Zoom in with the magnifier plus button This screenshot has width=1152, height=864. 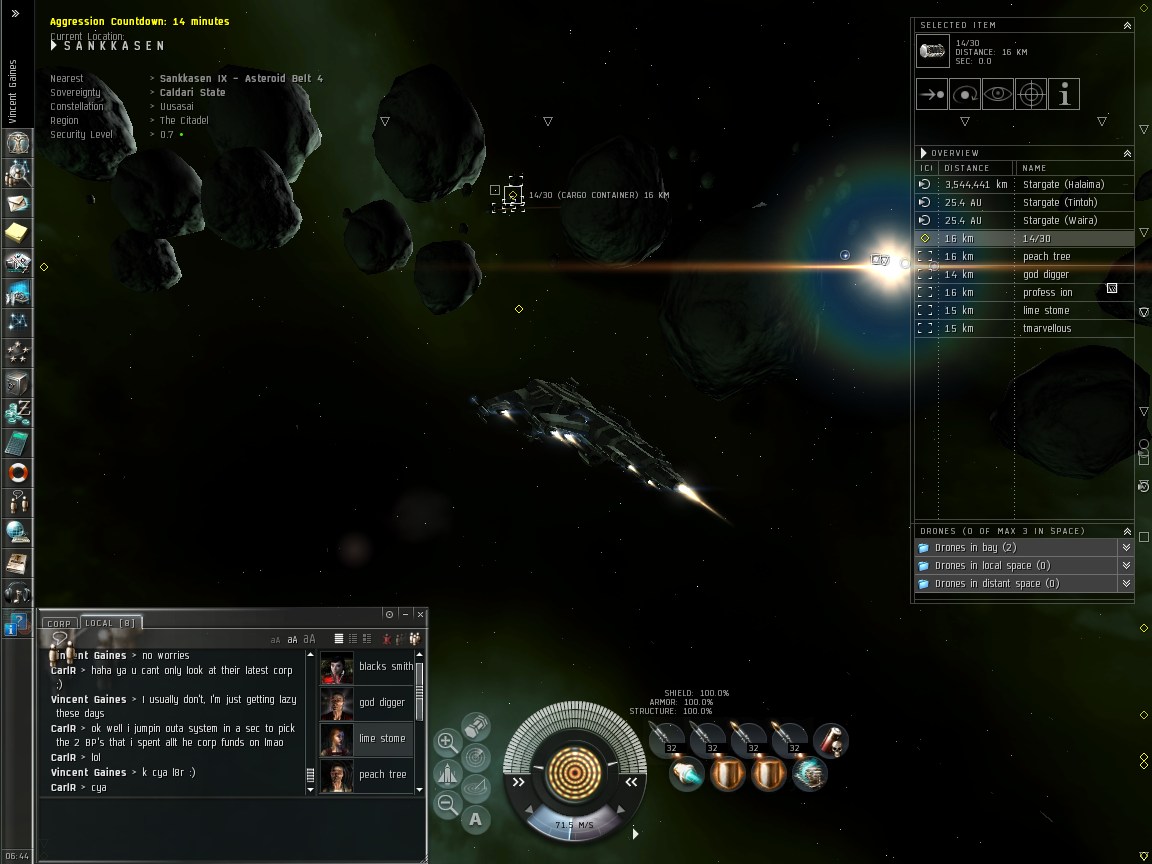(448, 743)
